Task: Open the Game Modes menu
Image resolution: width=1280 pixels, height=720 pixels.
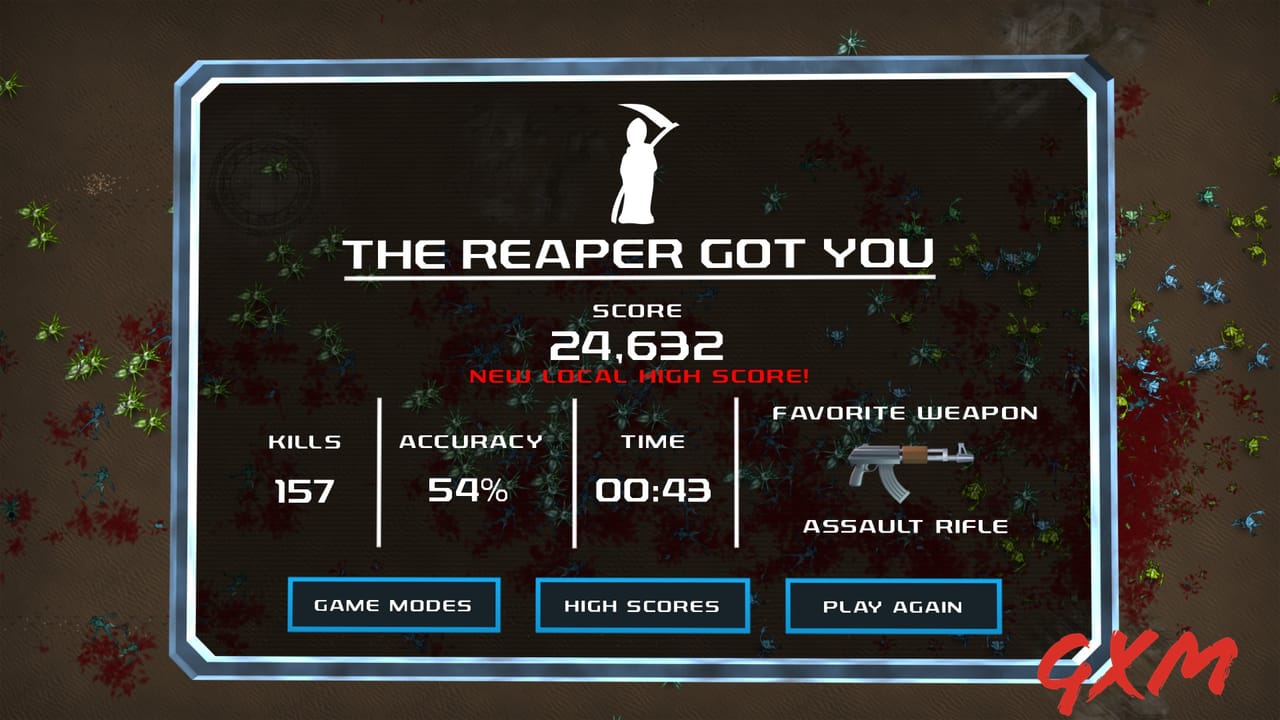Action: point(393,605)
